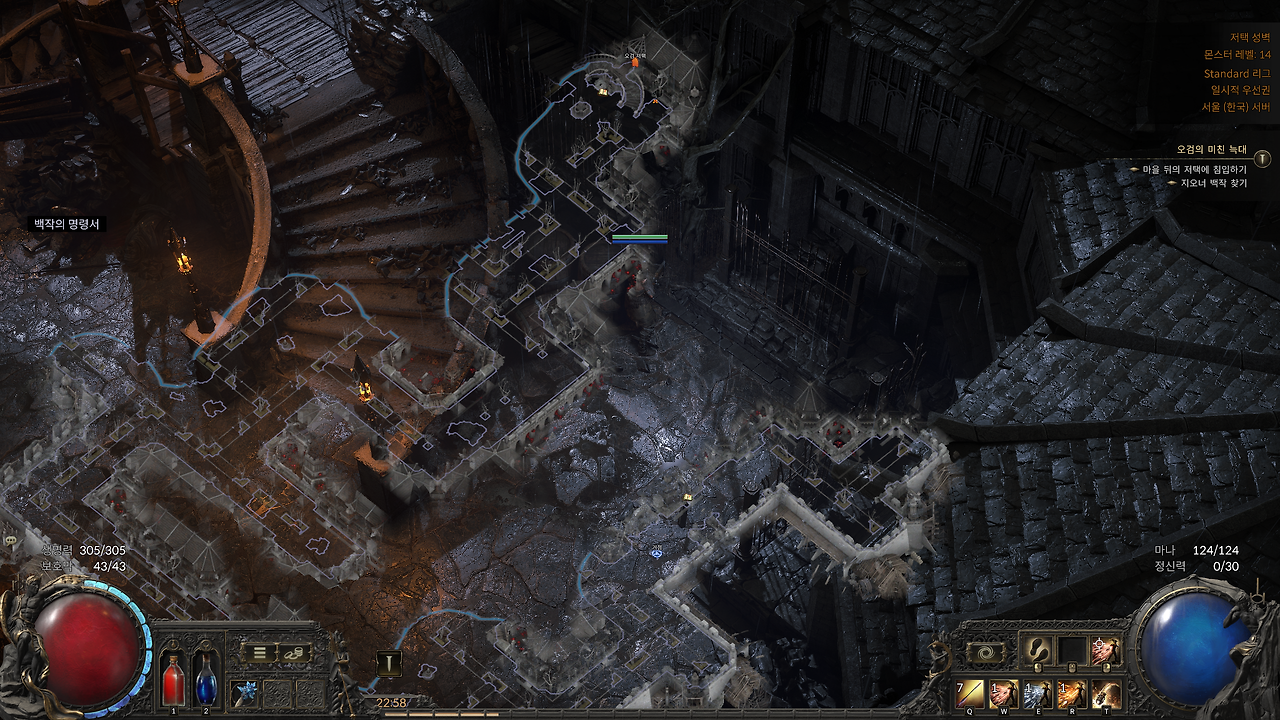This screenshot has width=1280, height=720.
Task: Toggle the quest tracker round button
Action: [x=1263, y=158]
